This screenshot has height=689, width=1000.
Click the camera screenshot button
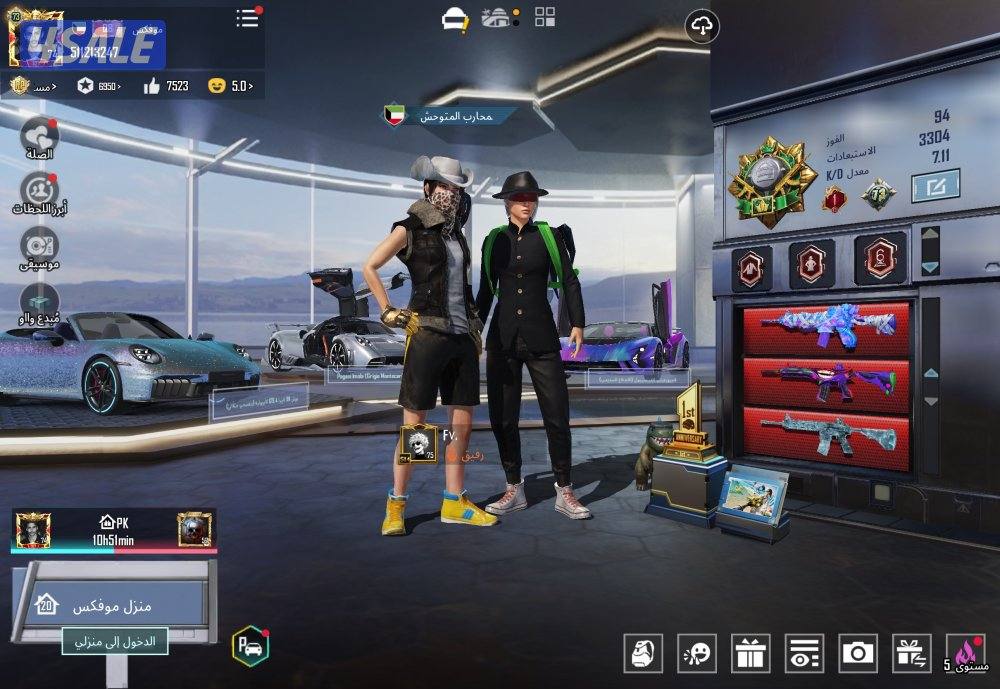pos(858,653)
